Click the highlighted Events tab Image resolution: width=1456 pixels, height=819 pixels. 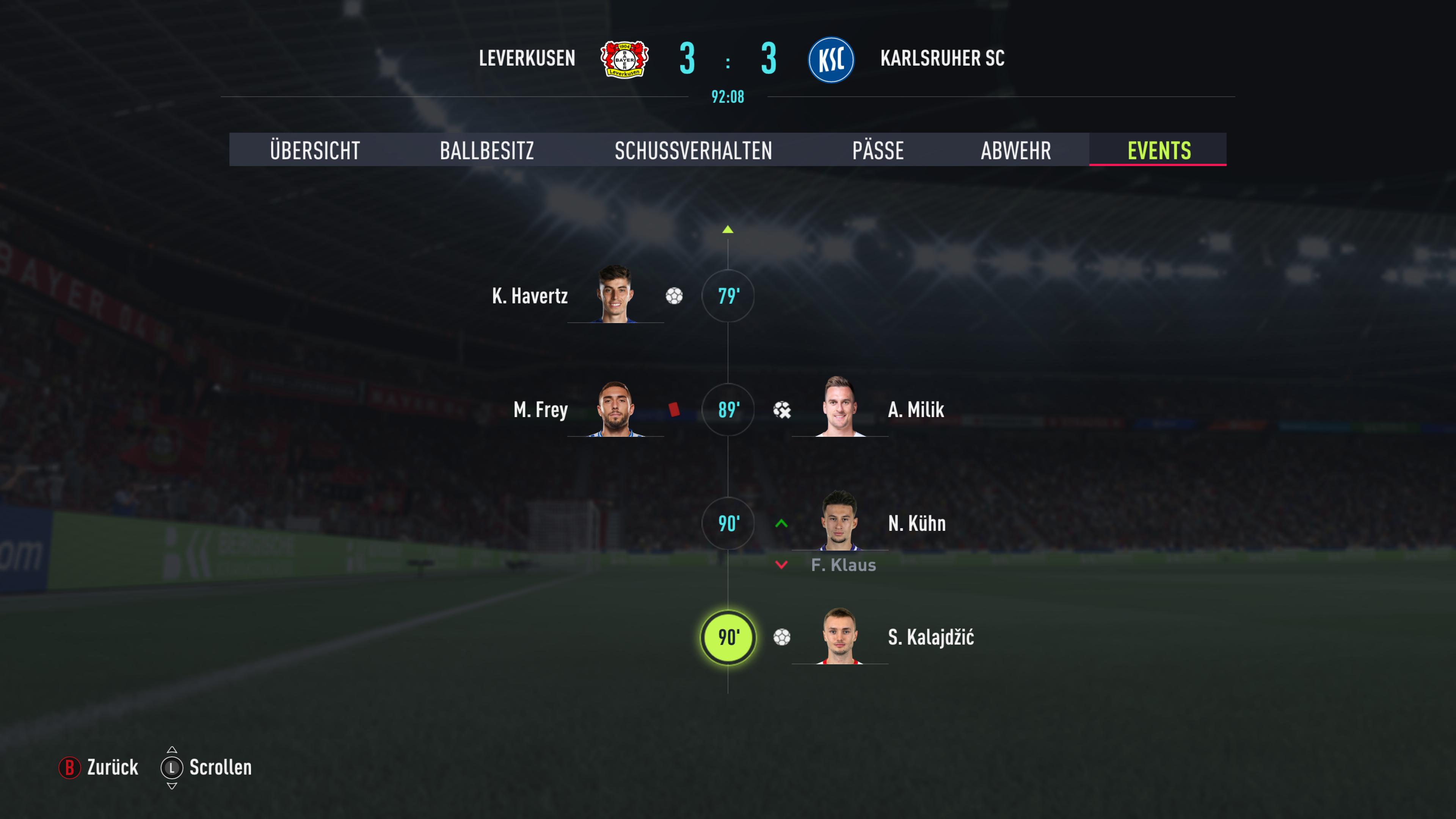pyautogui.click(x=1159, y=151)
